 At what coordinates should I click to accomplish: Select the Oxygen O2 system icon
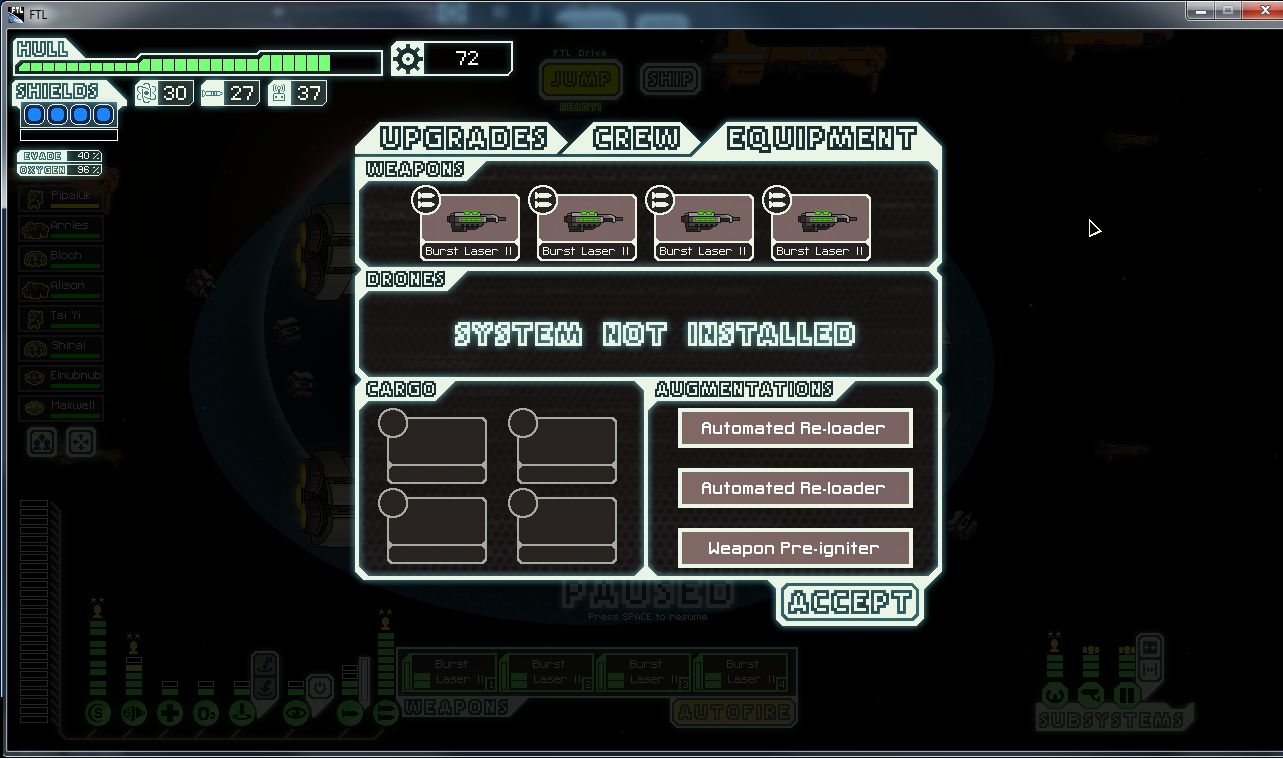206,713
